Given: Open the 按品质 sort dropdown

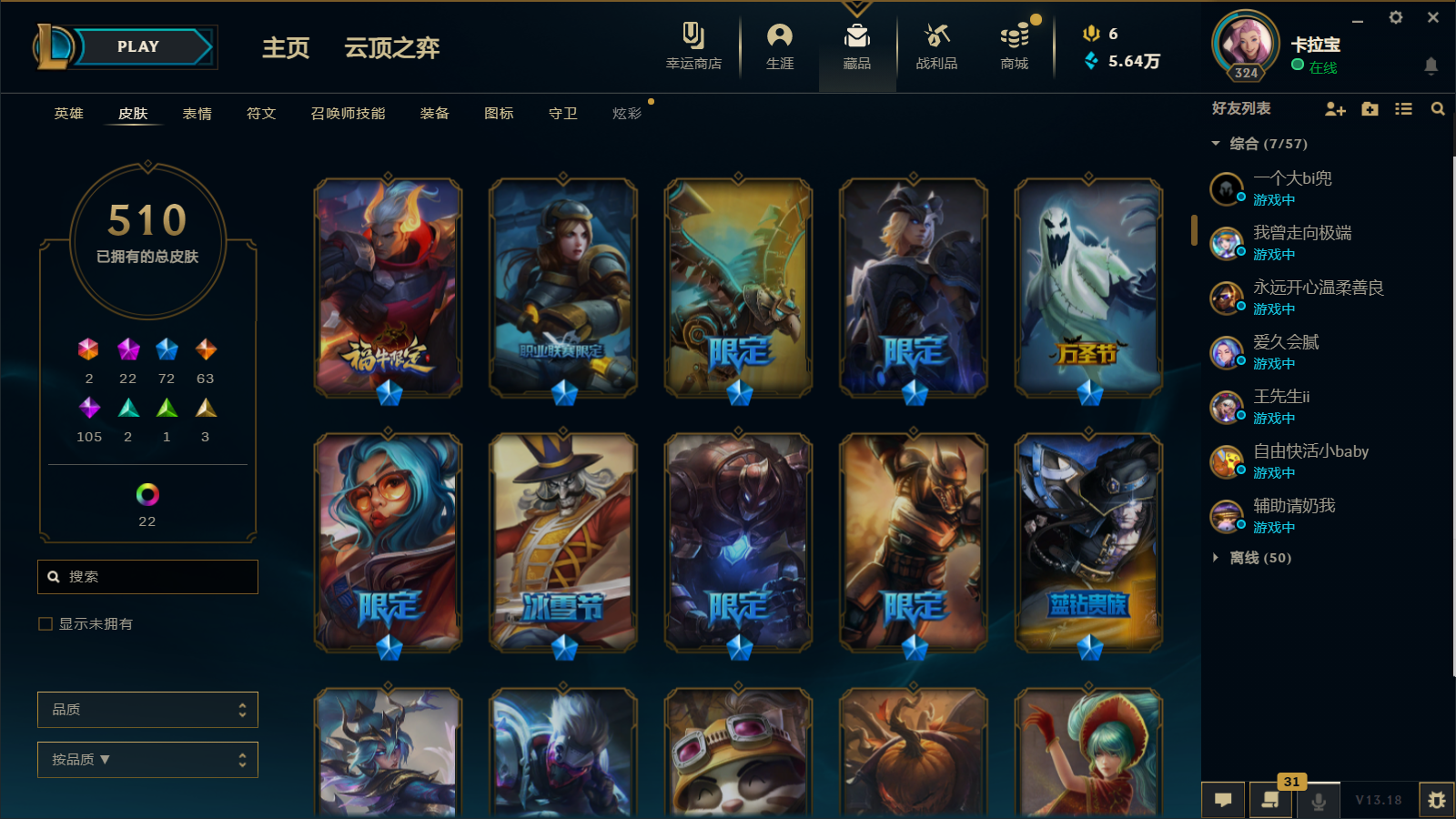Looking at the screenshot, I should click(x=147, y=760).
